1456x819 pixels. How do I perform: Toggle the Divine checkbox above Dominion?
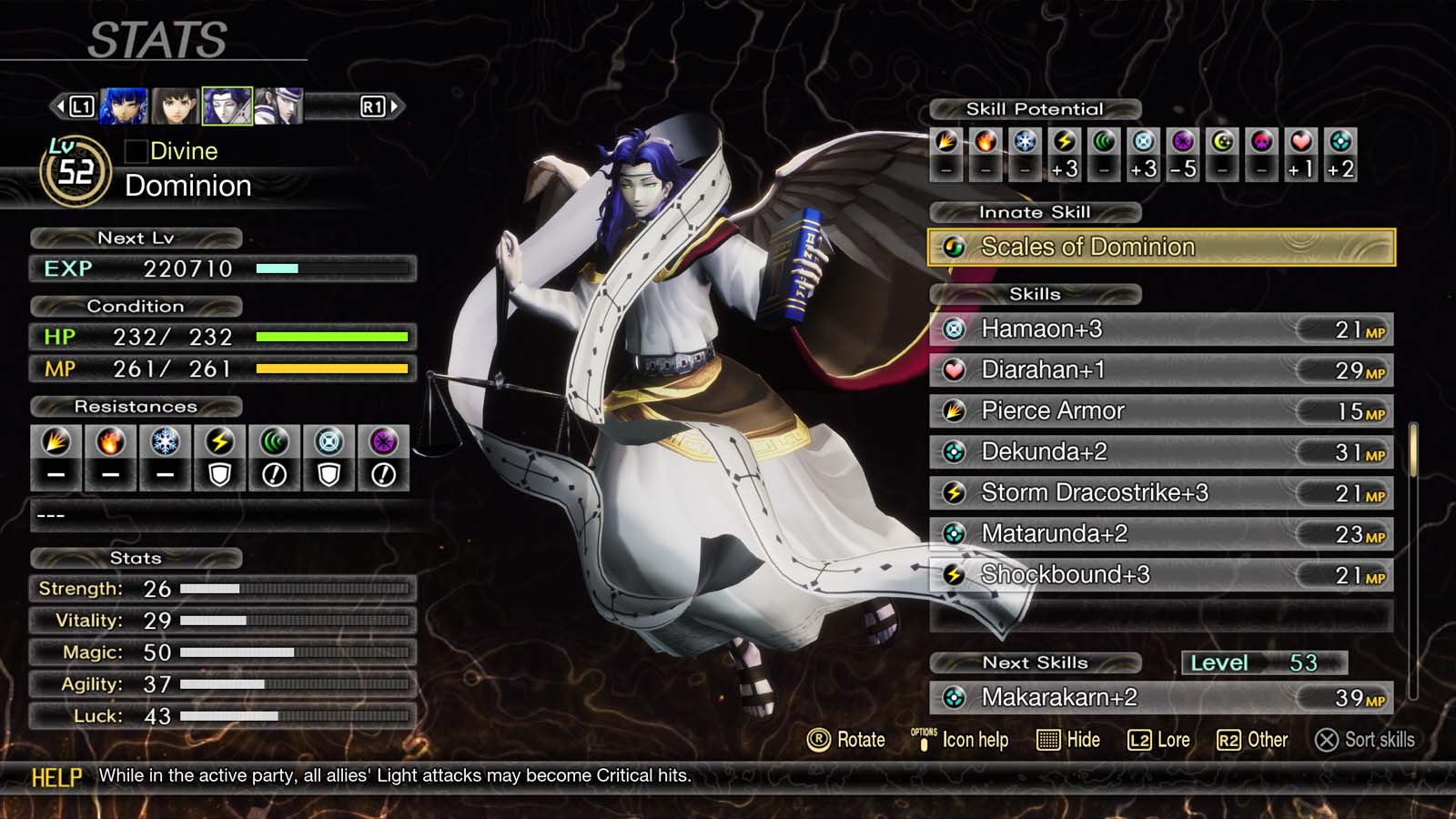[x=136, y=151]
